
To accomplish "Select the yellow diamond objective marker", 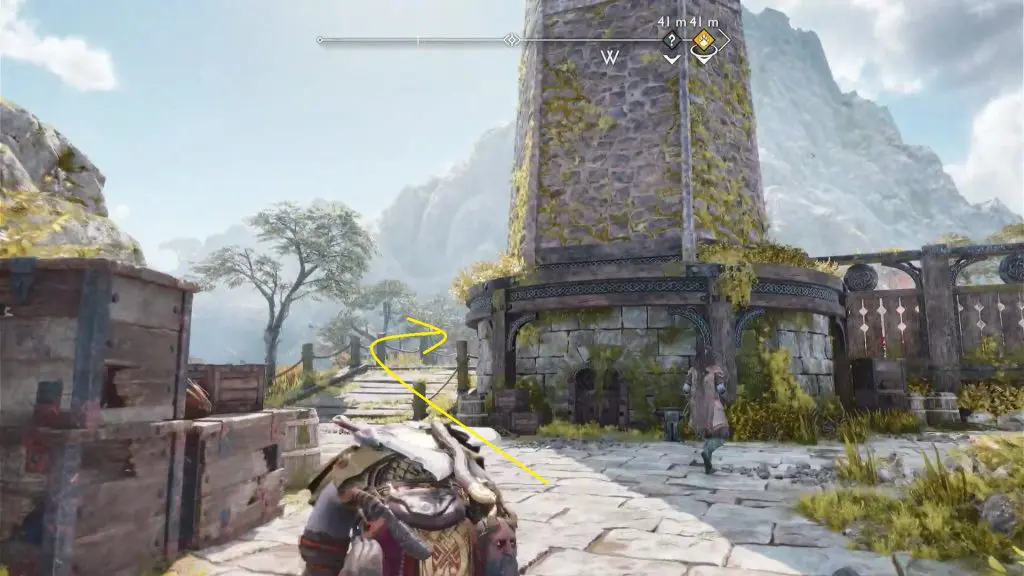I will click(704, 41).
